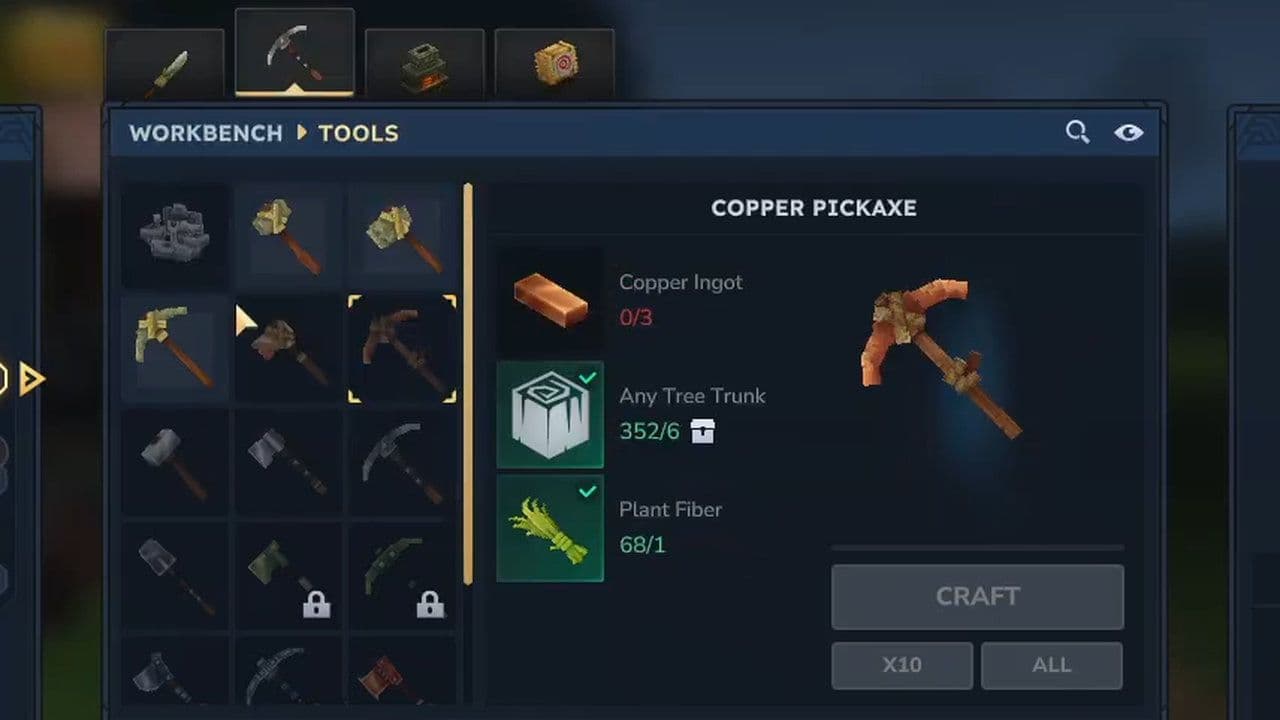Click WORKBENCH in the breadcrumb
Image resolution: width=1280 pixels, height=720 pixels.
pos(205,133)
